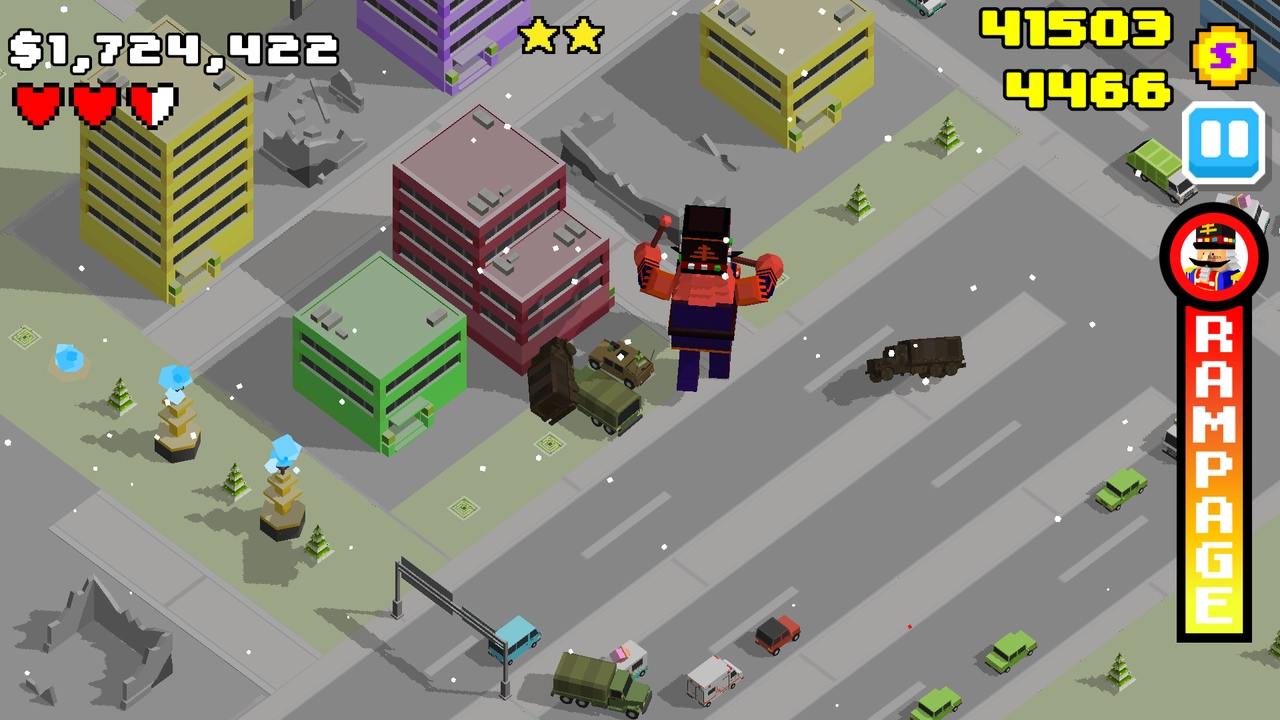The width and height of the screenshot is (1280, 720).
Task: Click the half-filled heart icon
Action: coord(155,104)
